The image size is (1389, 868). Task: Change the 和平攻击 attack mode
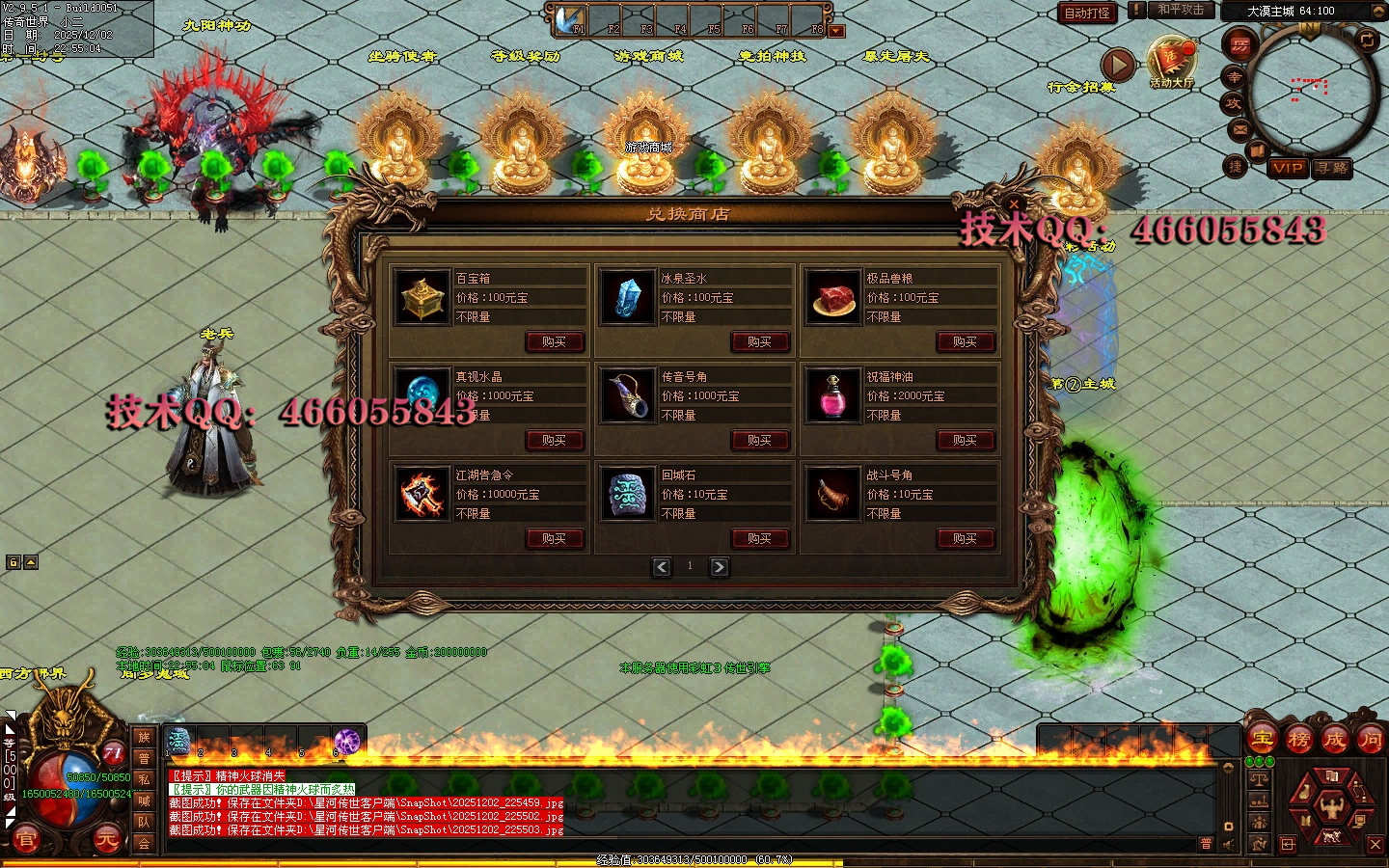coord(1181,10)
